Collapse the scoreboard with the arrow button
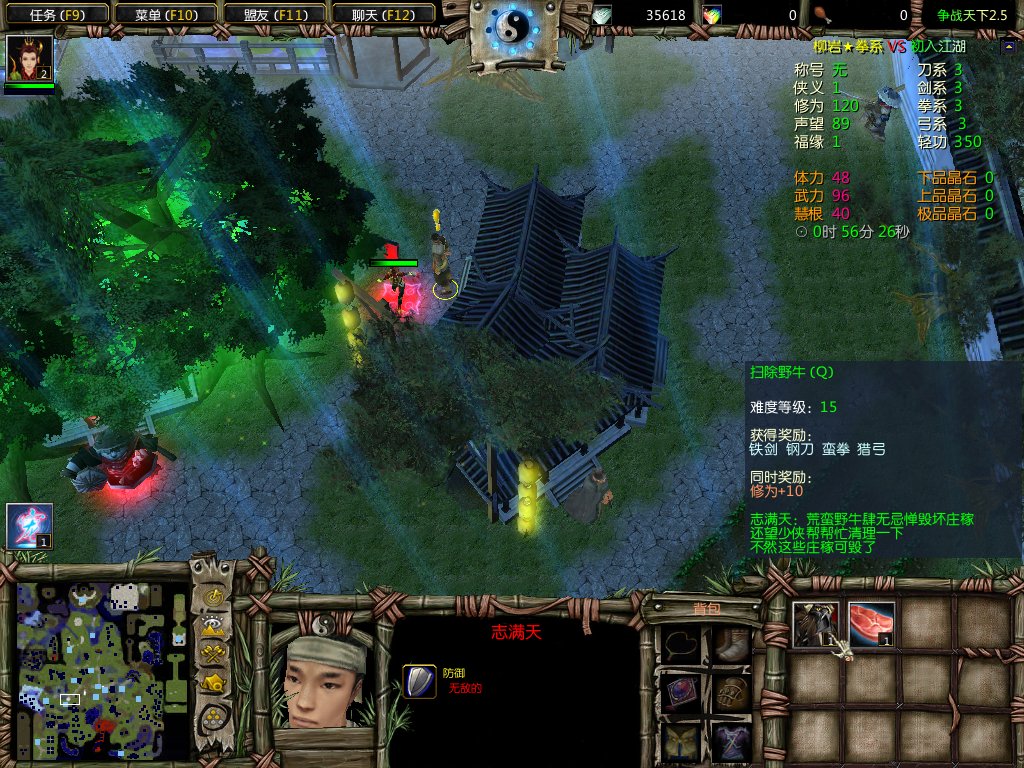This screenshot has width=1024, height=768. (1007, 46)
